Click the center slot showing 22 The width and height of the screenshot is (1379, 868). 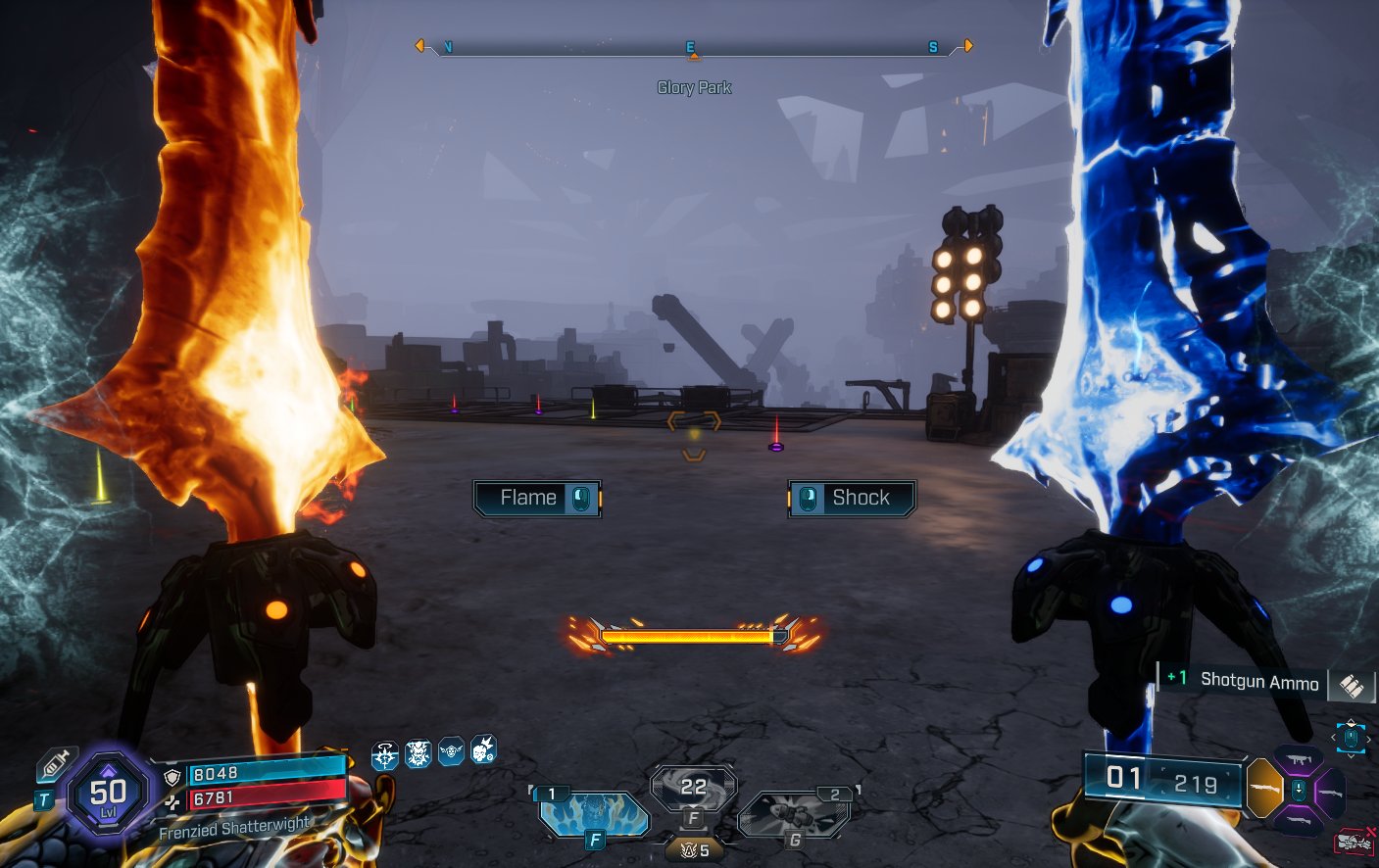pos(694,788)
